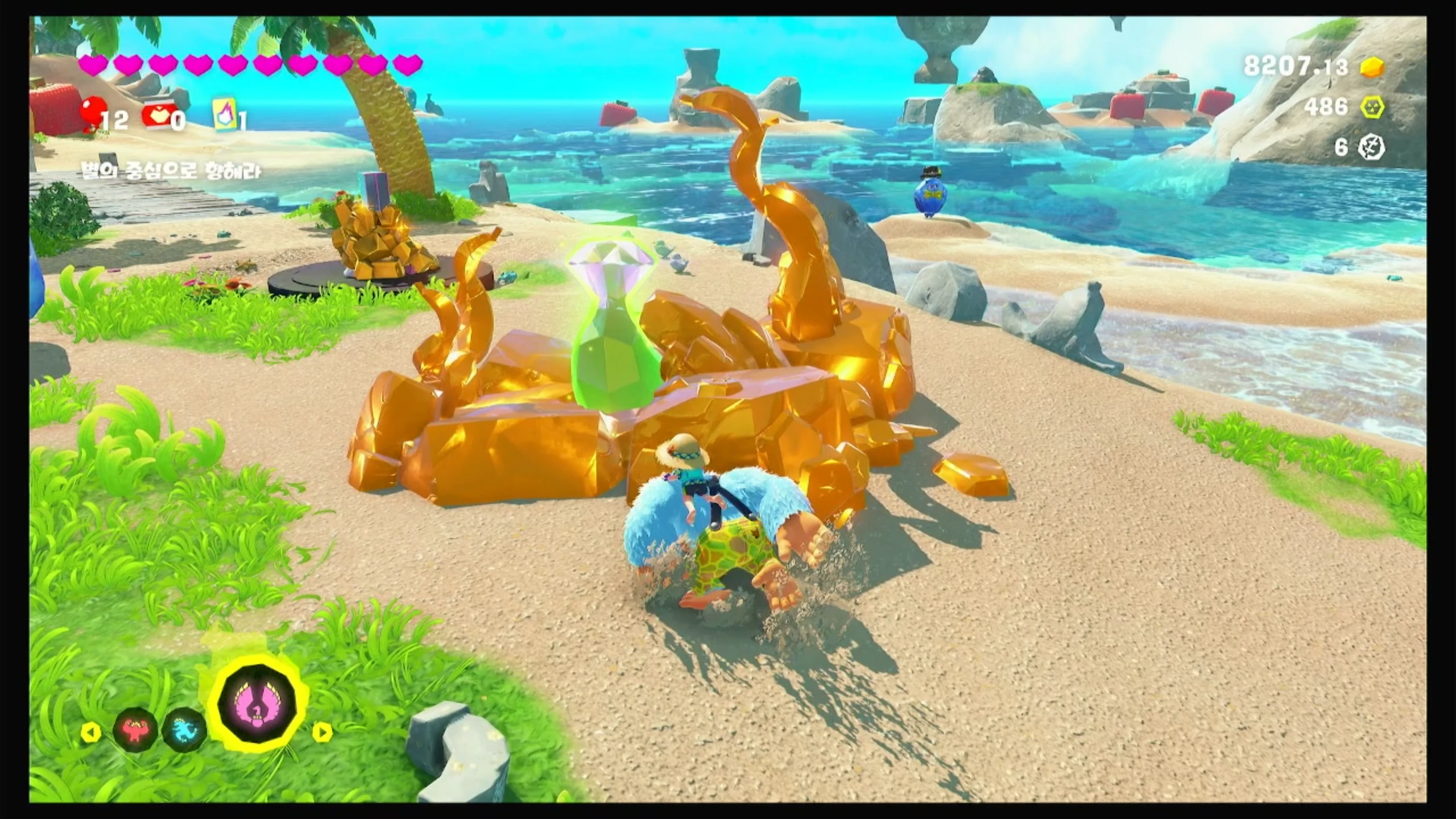1456x819 pixels.
Task: Switch to the red Kong Bananza icon
Action: pos(135,729)
